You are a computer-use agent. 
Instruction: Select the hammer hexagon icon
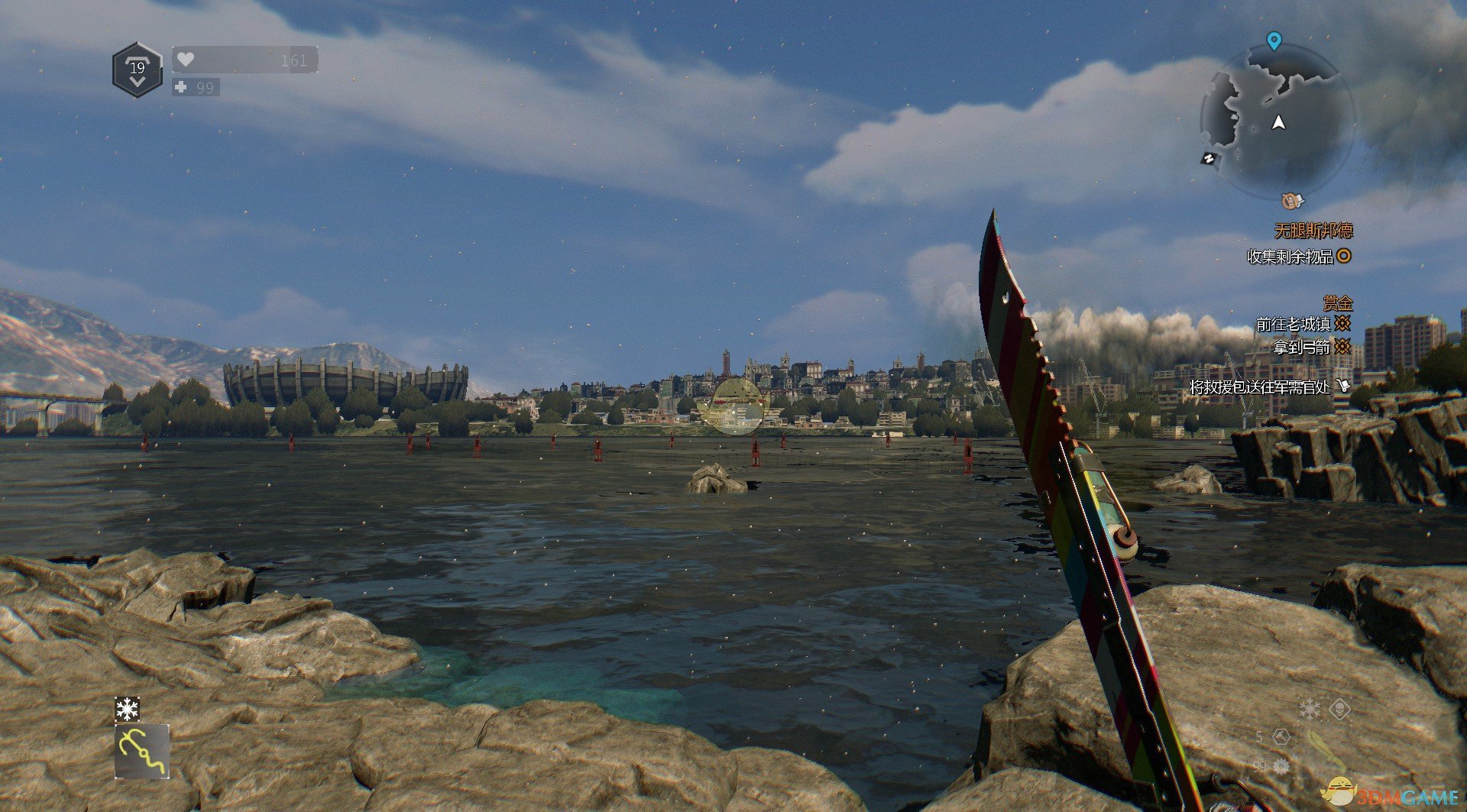pos(1281,737)
